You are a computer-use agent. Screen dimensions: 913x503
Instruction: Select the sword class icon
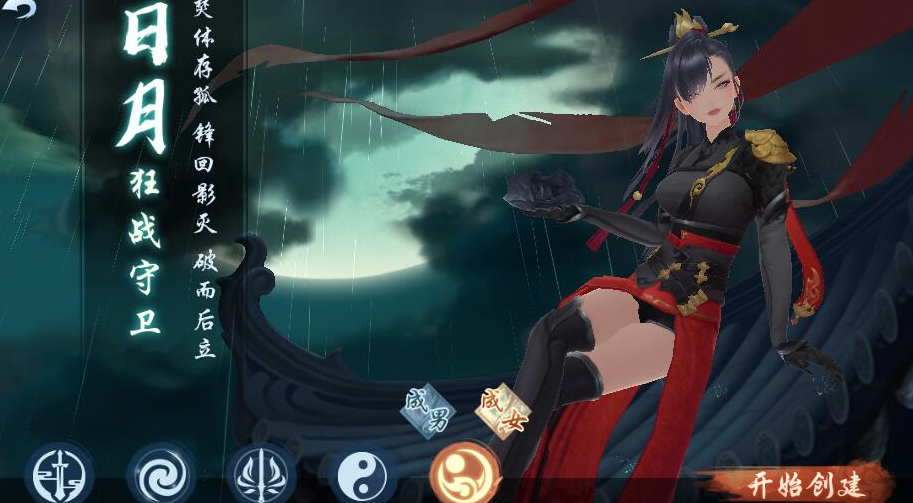58,473
